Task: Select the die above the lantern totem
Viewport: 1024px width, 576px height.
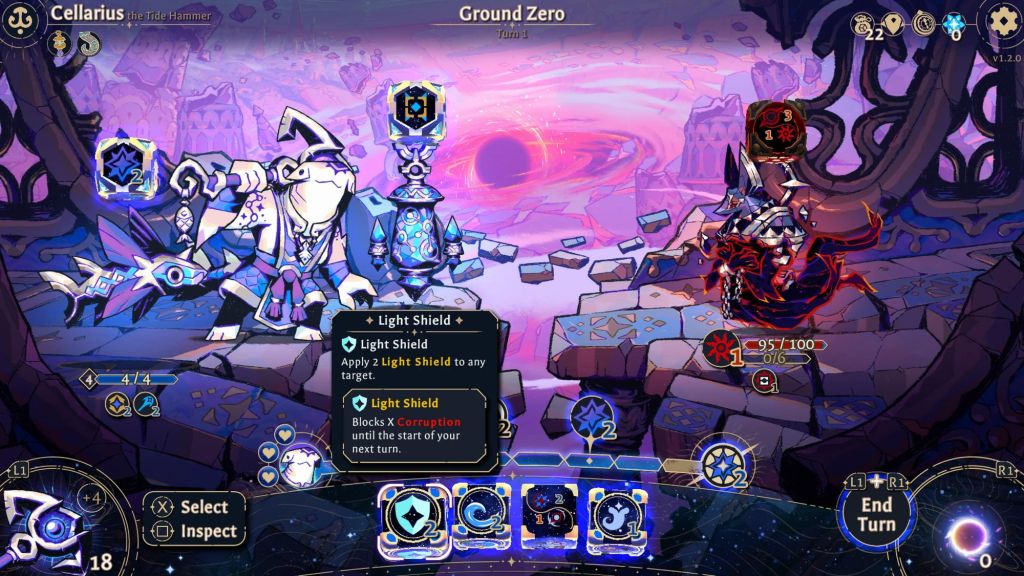Action: coord(415,106)
